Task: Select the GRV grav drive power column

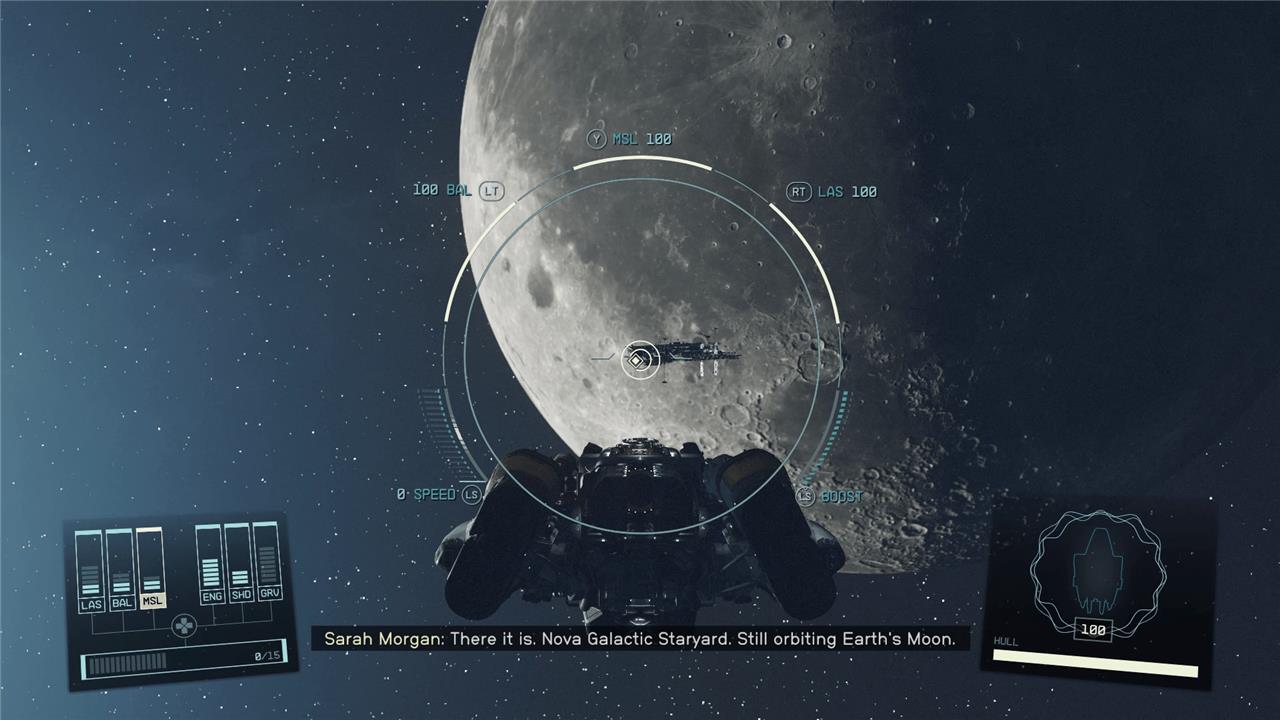Action: click(269, 562)
